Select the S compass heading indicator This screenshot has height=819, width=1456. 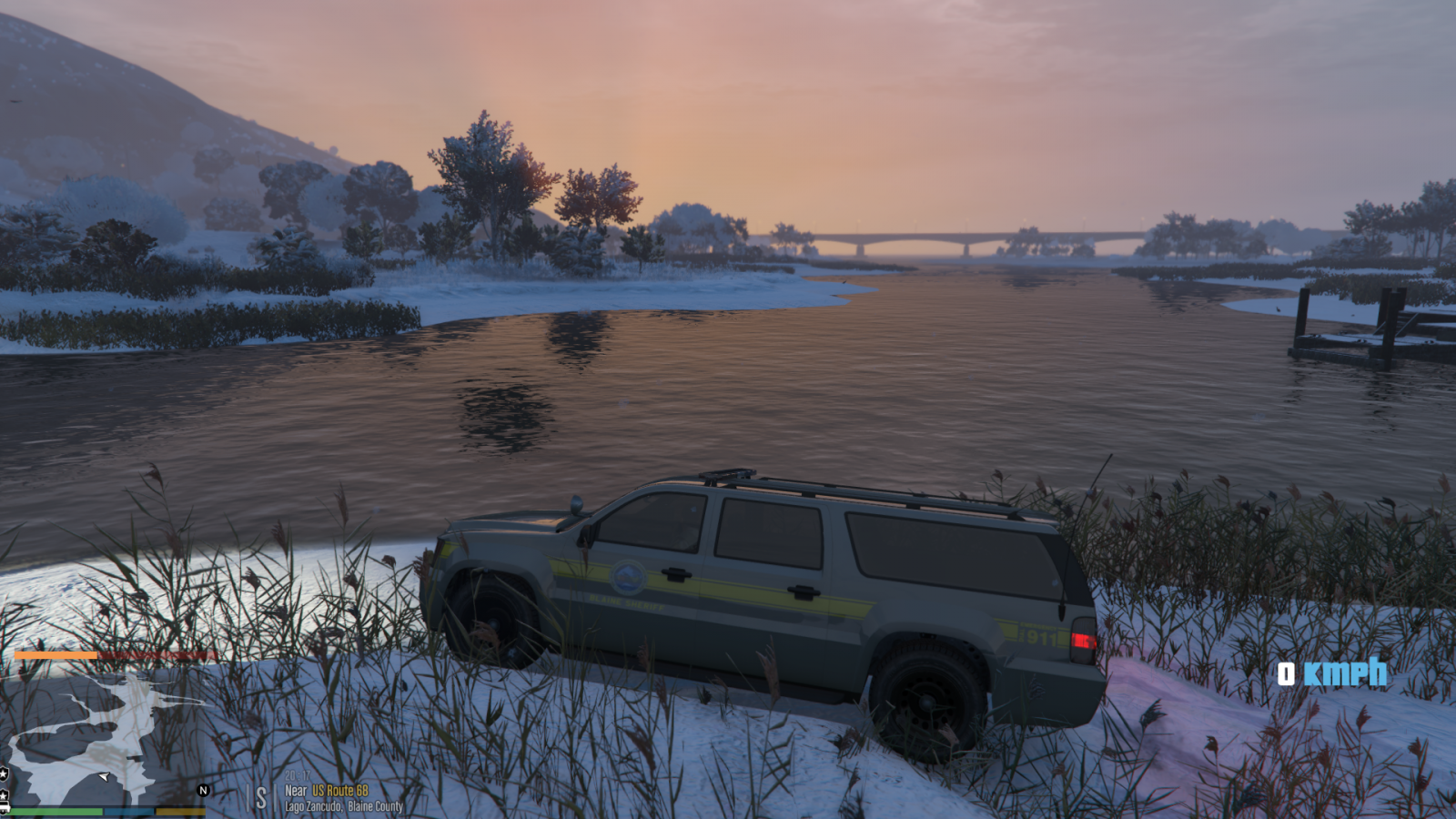point(261,798)
